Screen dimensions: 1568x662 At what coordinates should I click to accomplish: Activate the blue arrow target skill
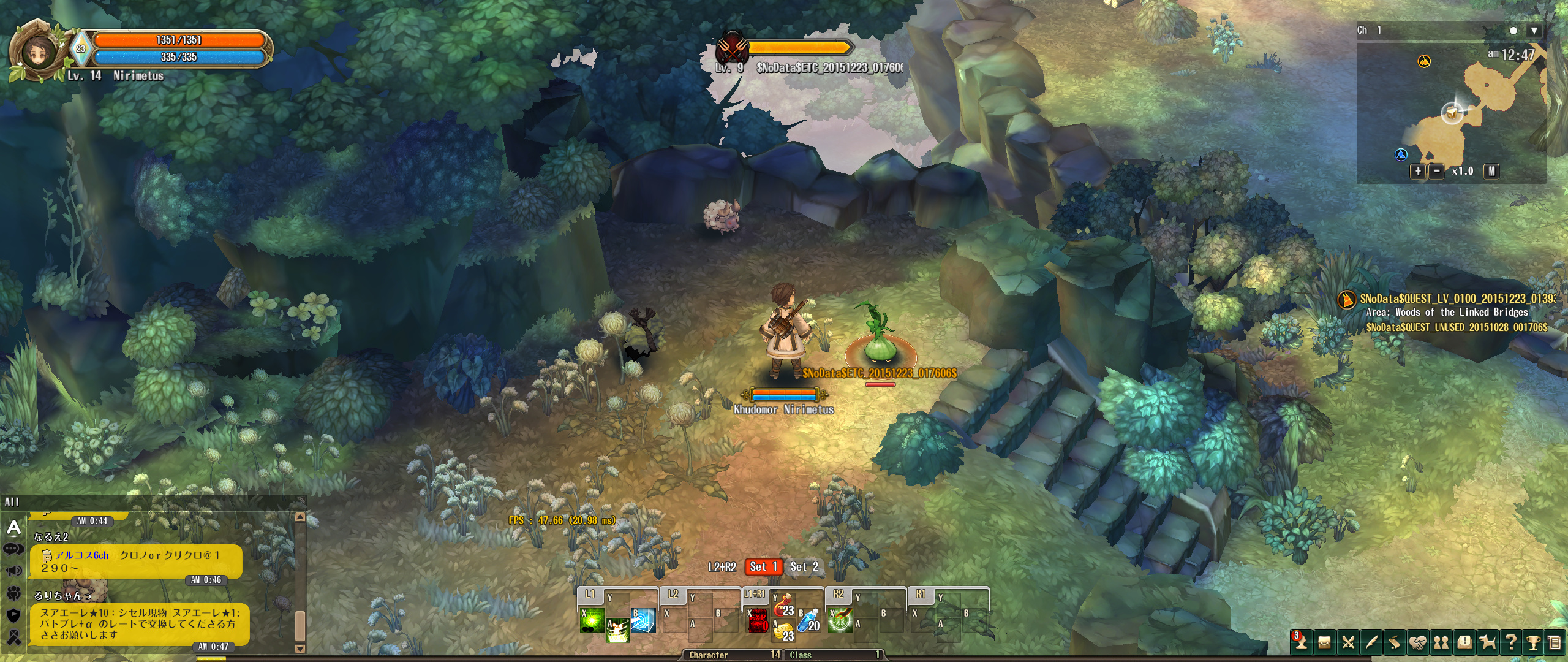click(x=643, y=620)
